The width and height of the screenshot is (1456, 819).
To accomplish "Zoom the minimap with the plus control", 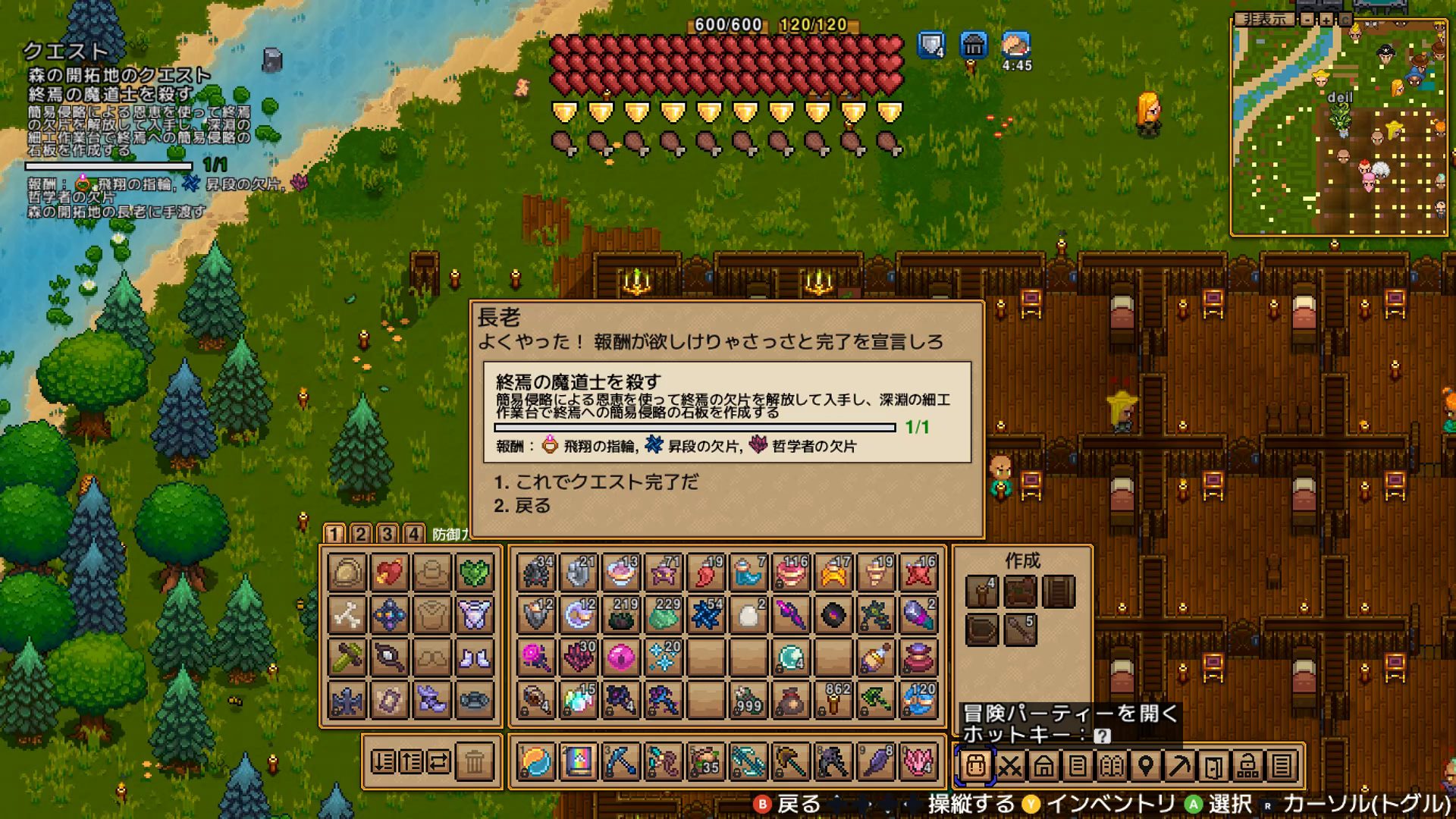I will [1326, 20].
